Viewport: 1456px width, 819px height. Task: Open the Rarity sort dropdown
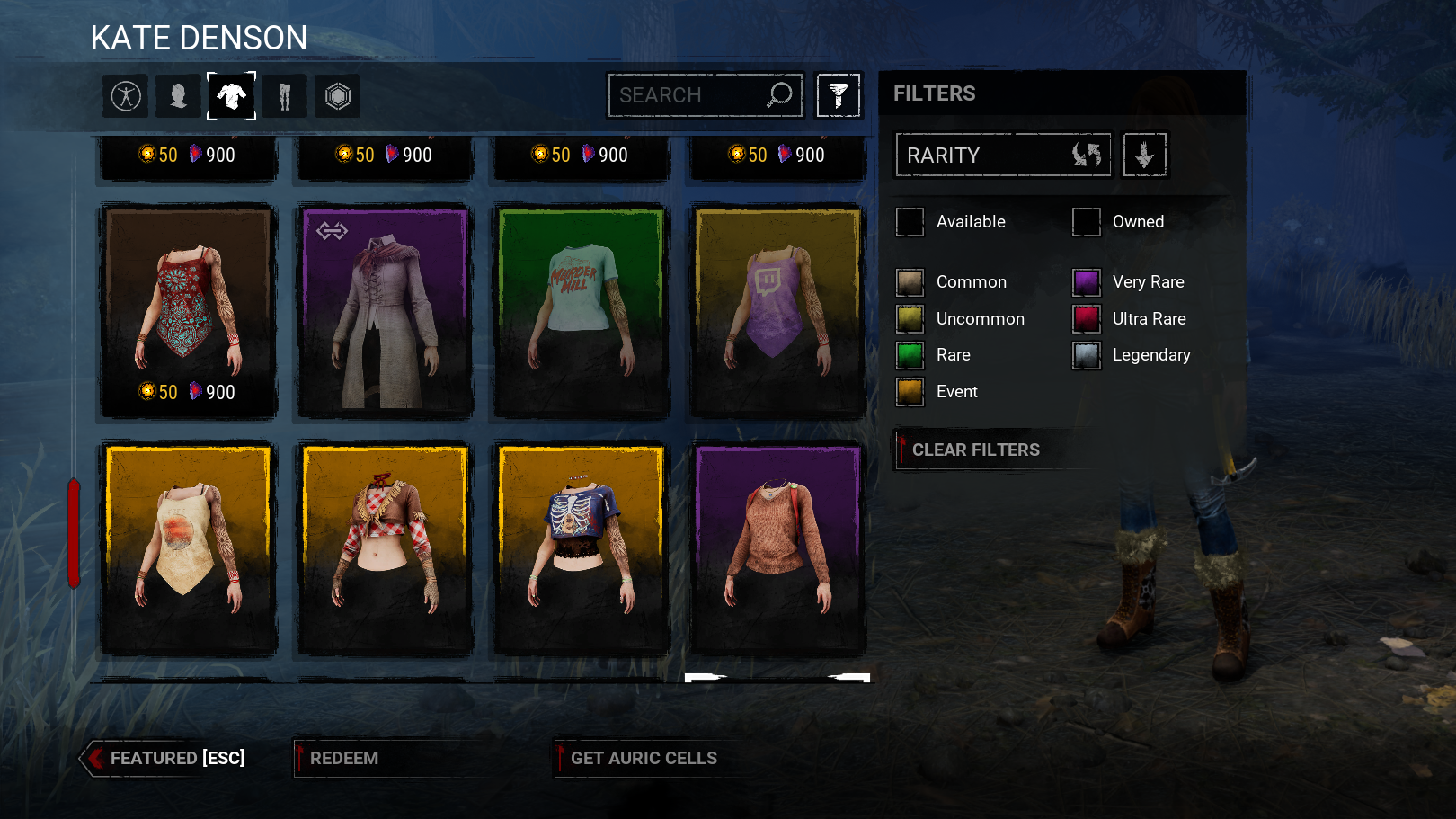(x=1003, y=156)
